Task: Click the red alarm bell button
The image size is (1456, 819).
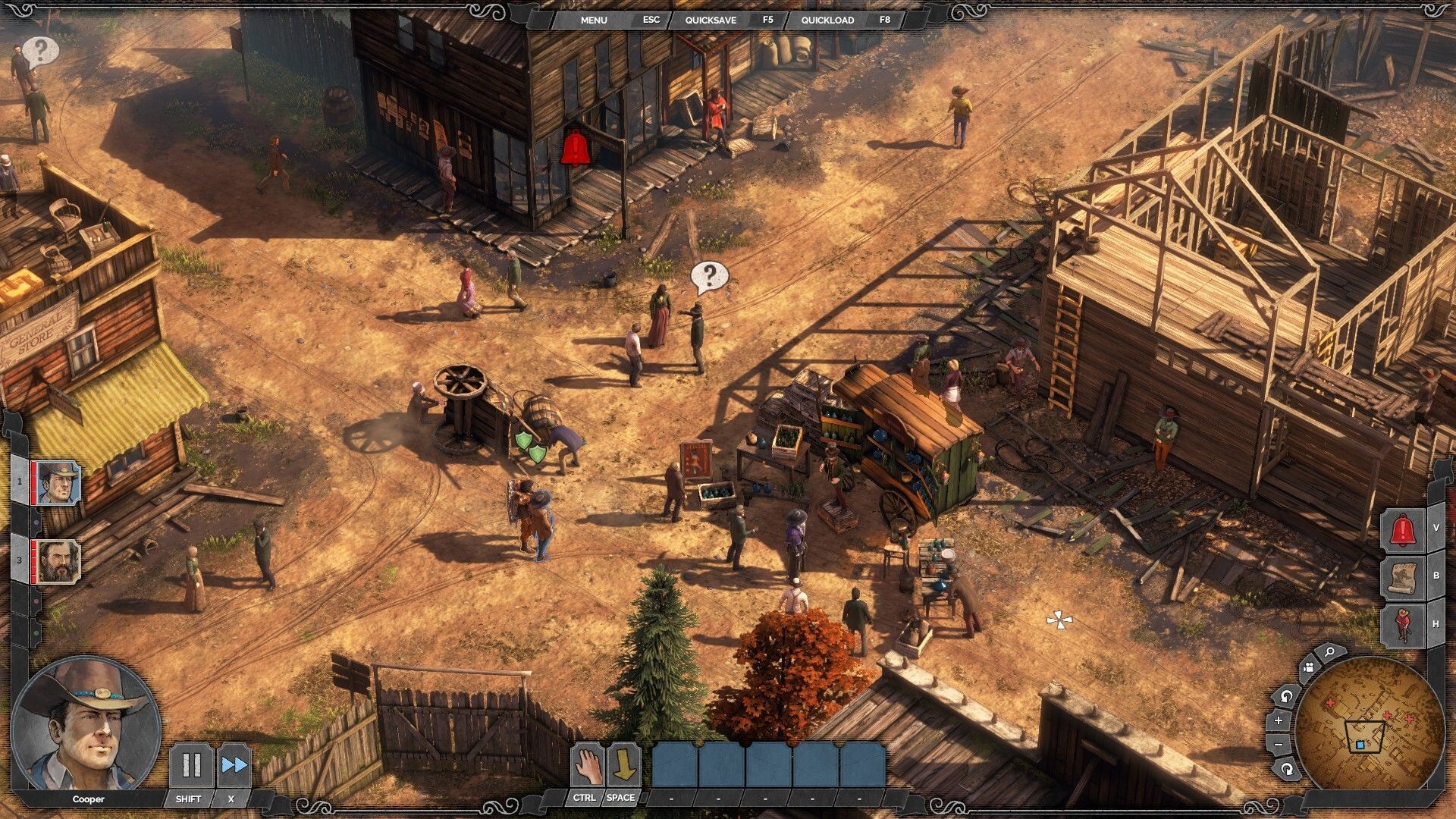Action: click(x=1402, y=530)
